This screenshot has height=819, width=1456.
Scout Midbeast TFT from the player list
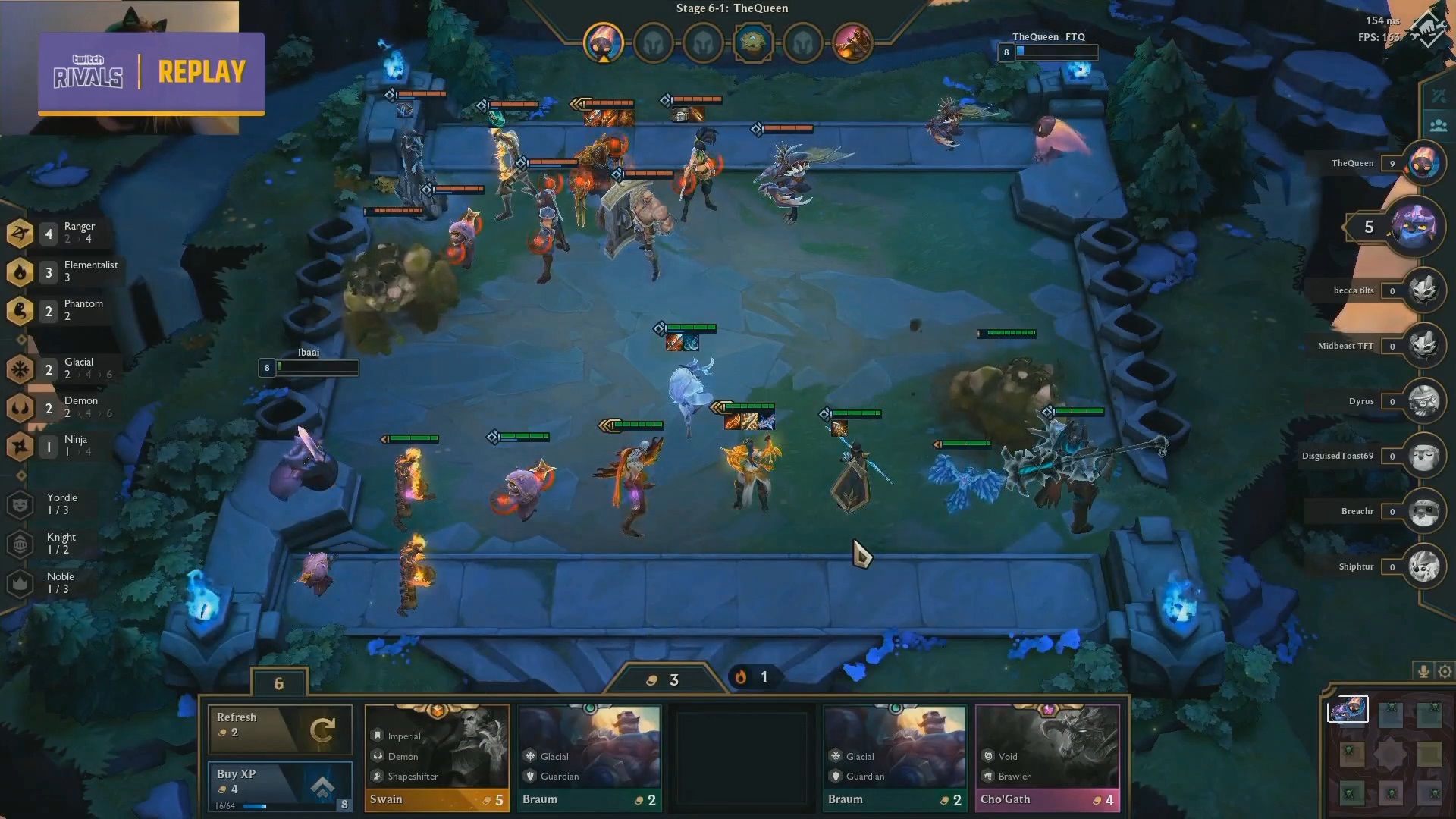[x=1423, y=346]
